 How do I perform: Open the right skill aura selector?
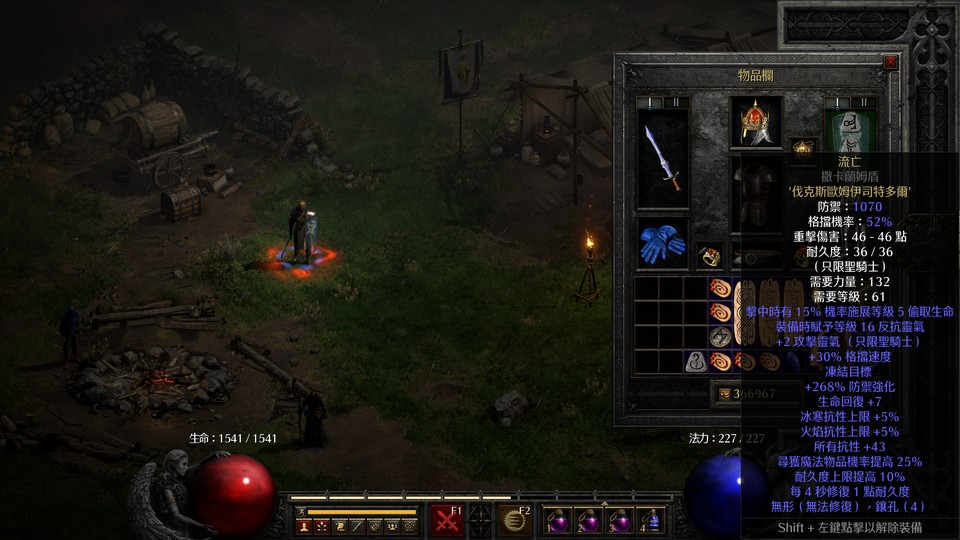pyautogui.click(x=514, y=520)
